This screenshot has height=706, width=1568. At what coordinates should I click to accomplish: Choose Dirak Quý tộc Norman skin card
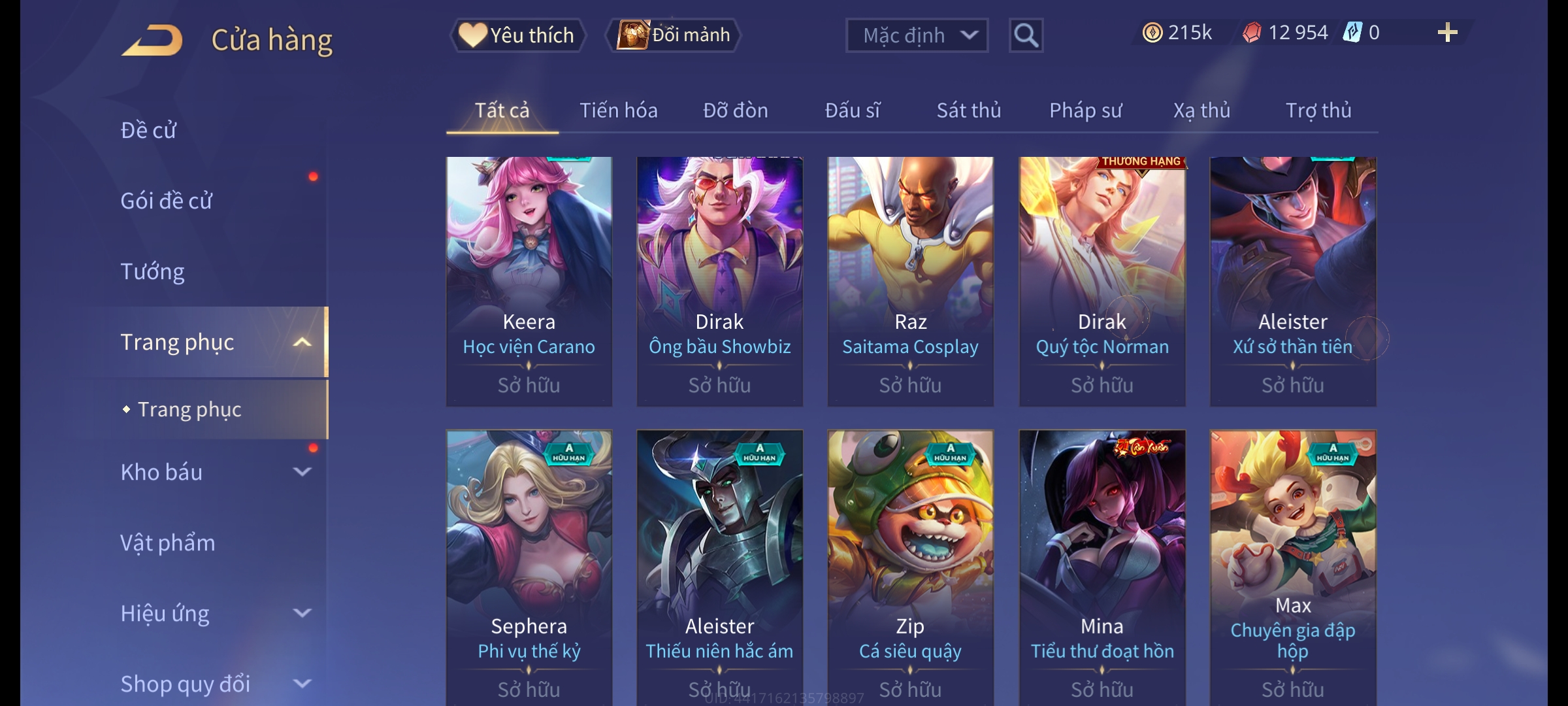(x=1102, y=281)
